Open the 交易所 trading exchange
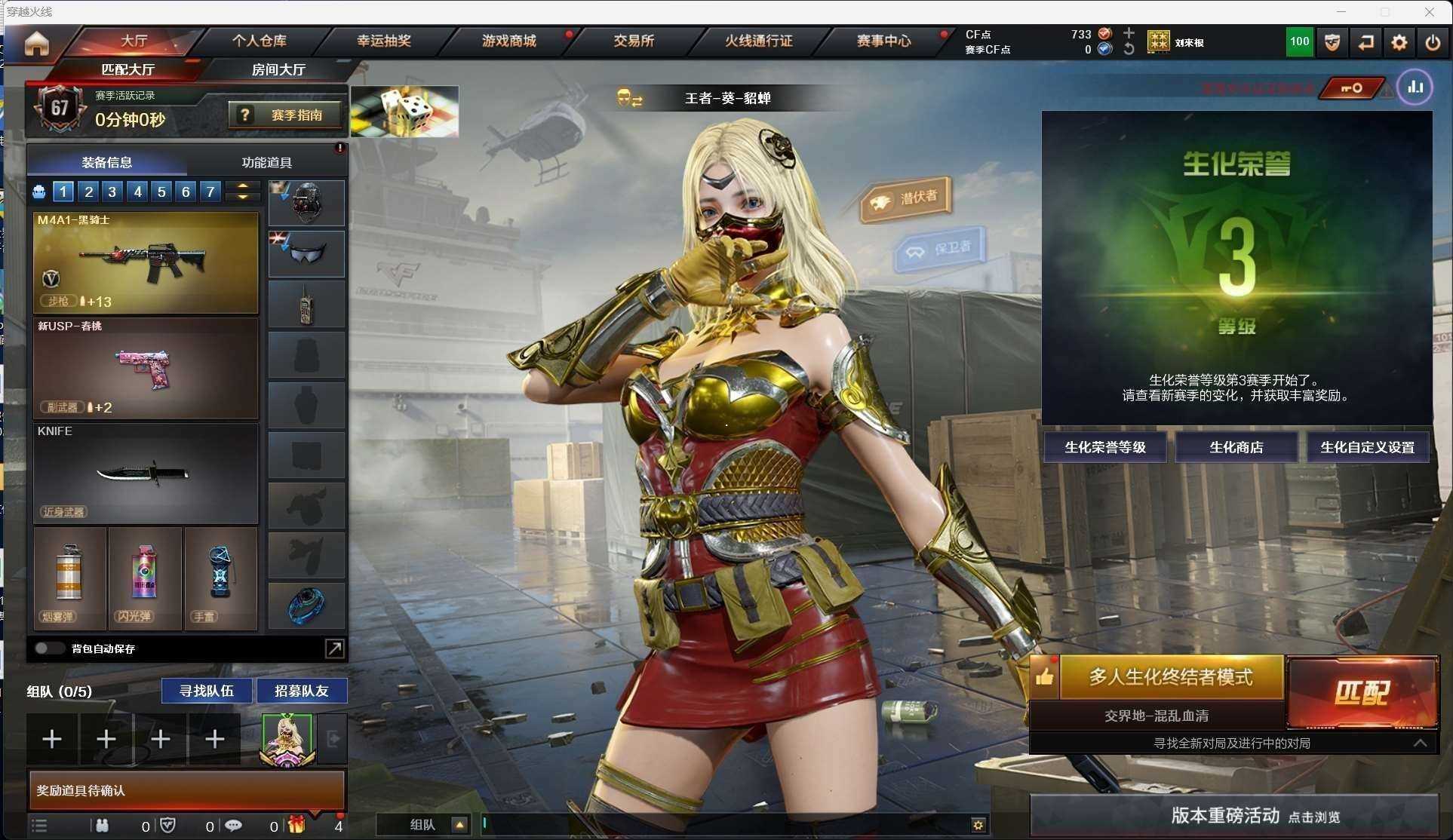 (633, 41)
